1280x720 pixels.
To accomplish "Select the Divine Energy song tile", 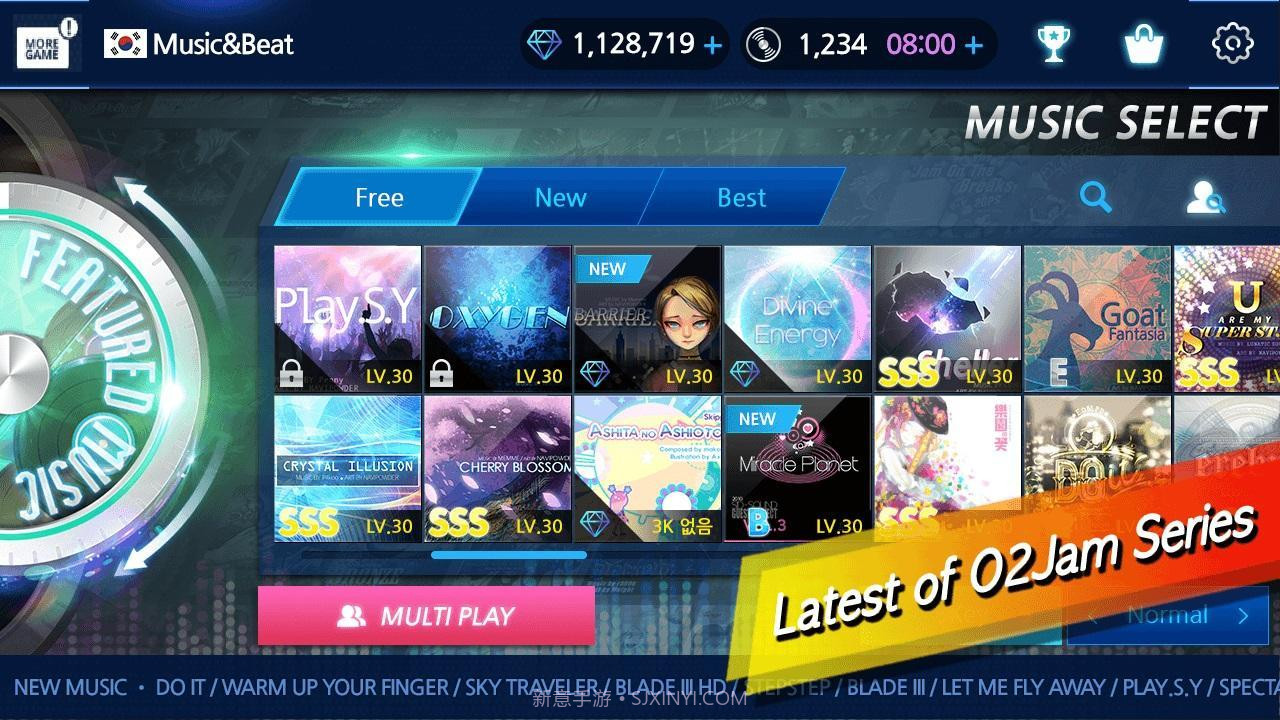I will 797,315.
